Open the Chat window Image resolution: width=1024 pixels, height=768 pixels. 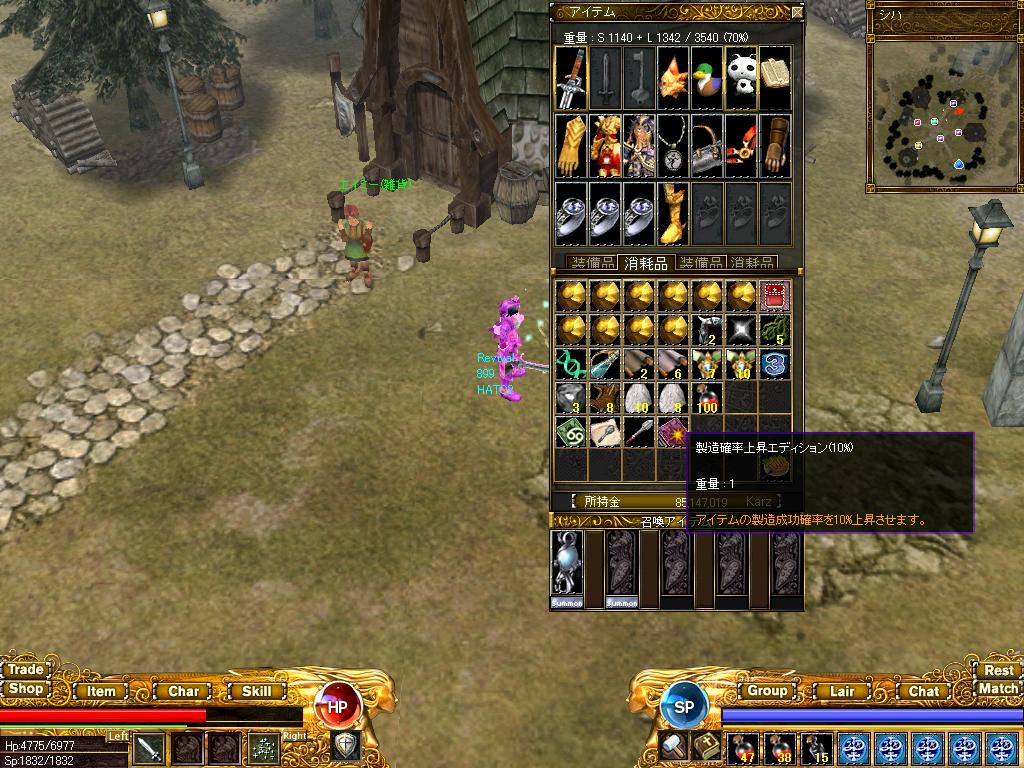(x=923, y=691)
